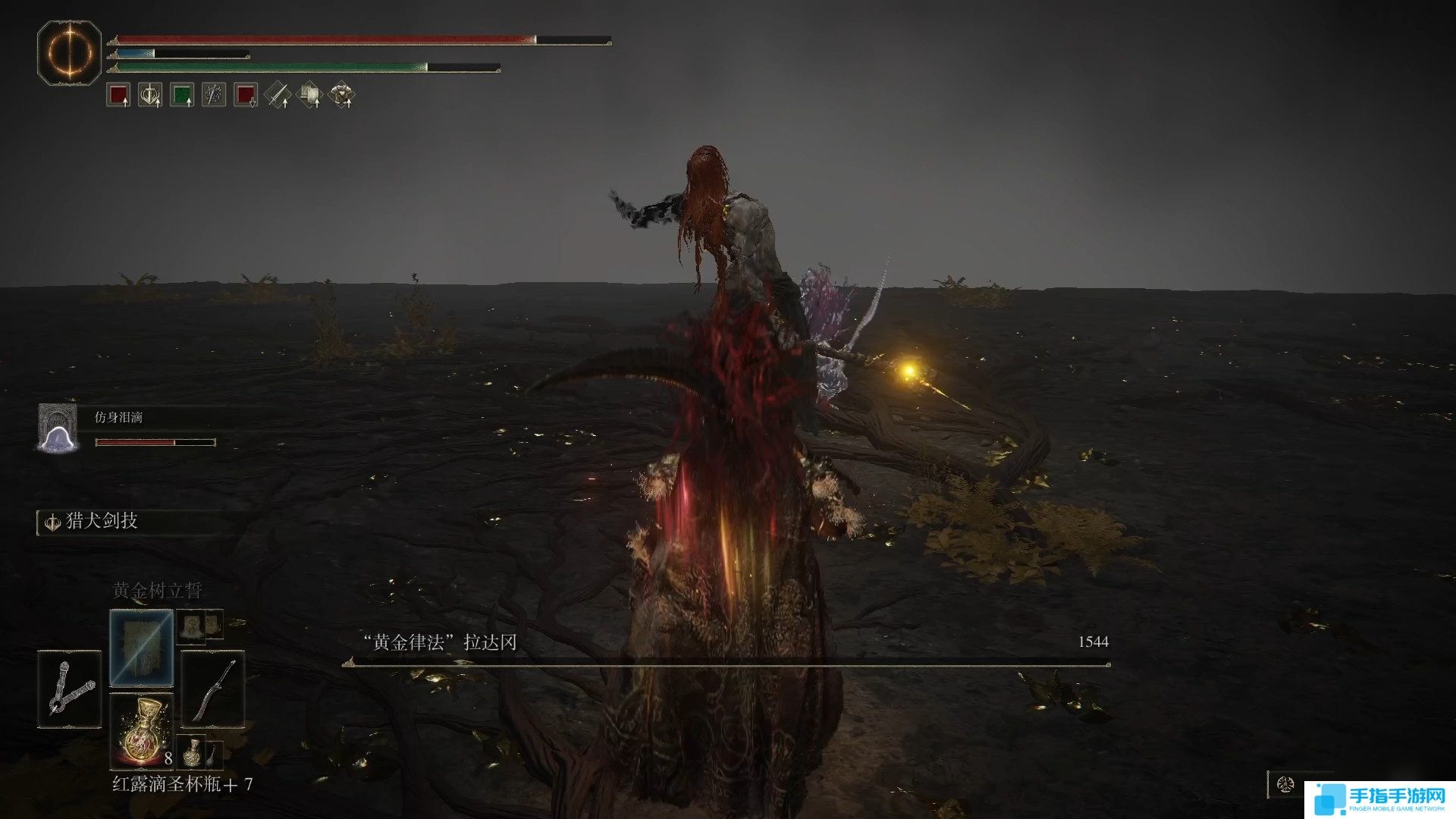Select the Golden Vow incantation slot
Image resolution: width=1456 pixels, height=819 pixels.
pos(141,648)
